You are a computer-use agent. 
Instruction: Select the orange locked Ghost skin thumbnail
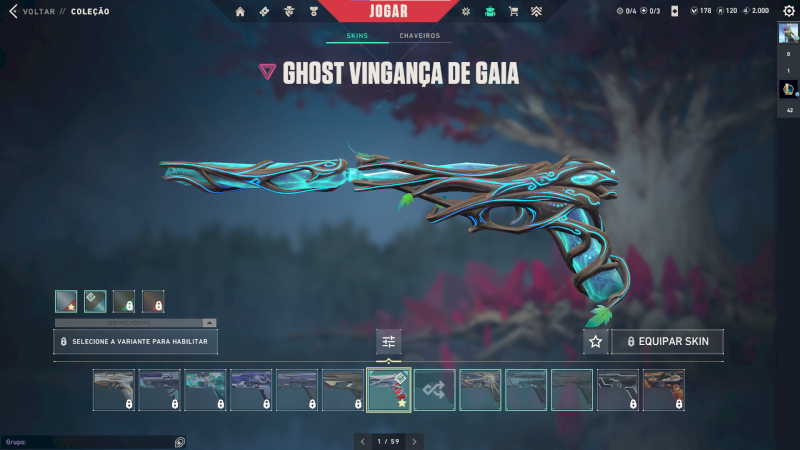[663, 389]
